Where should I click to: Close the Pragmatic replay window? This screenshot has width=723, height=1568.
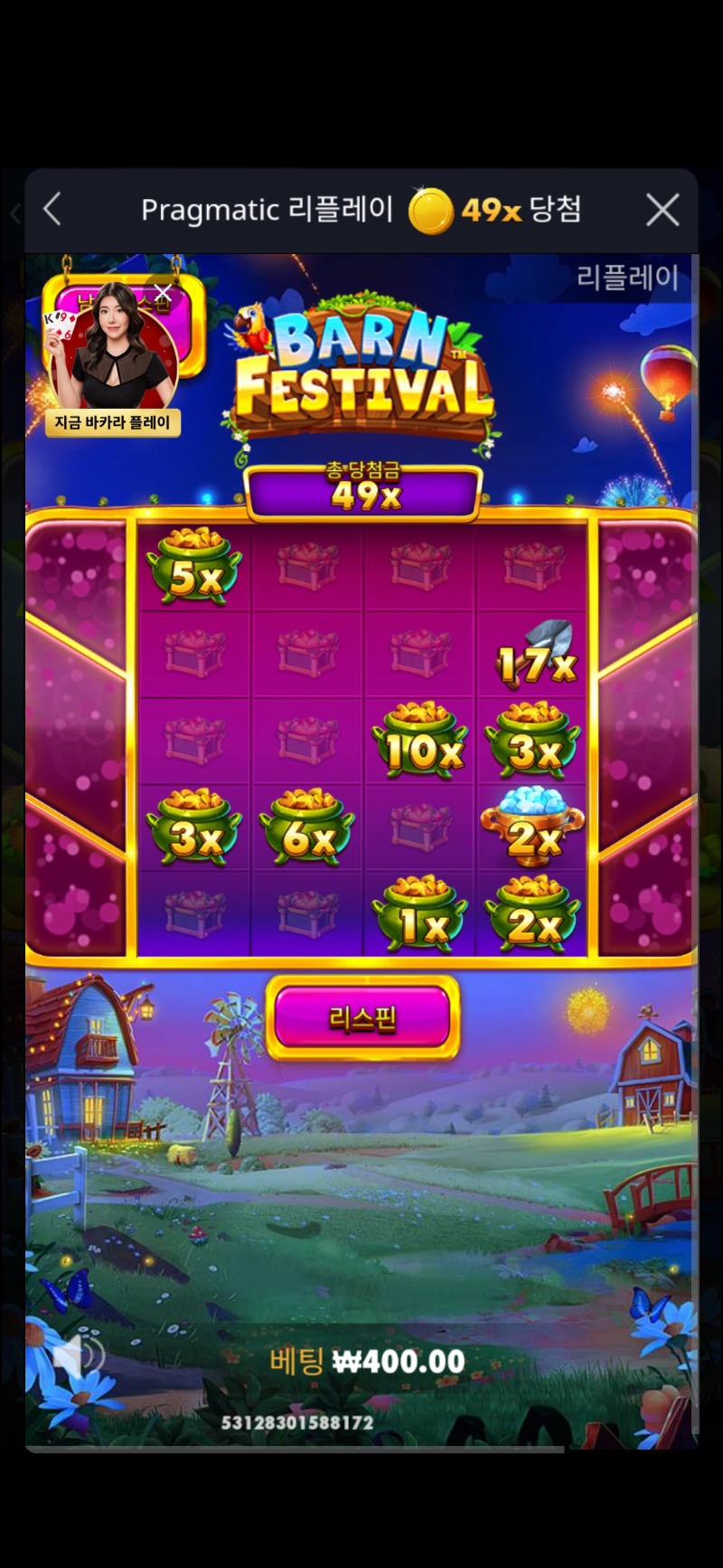click(662, 211)
